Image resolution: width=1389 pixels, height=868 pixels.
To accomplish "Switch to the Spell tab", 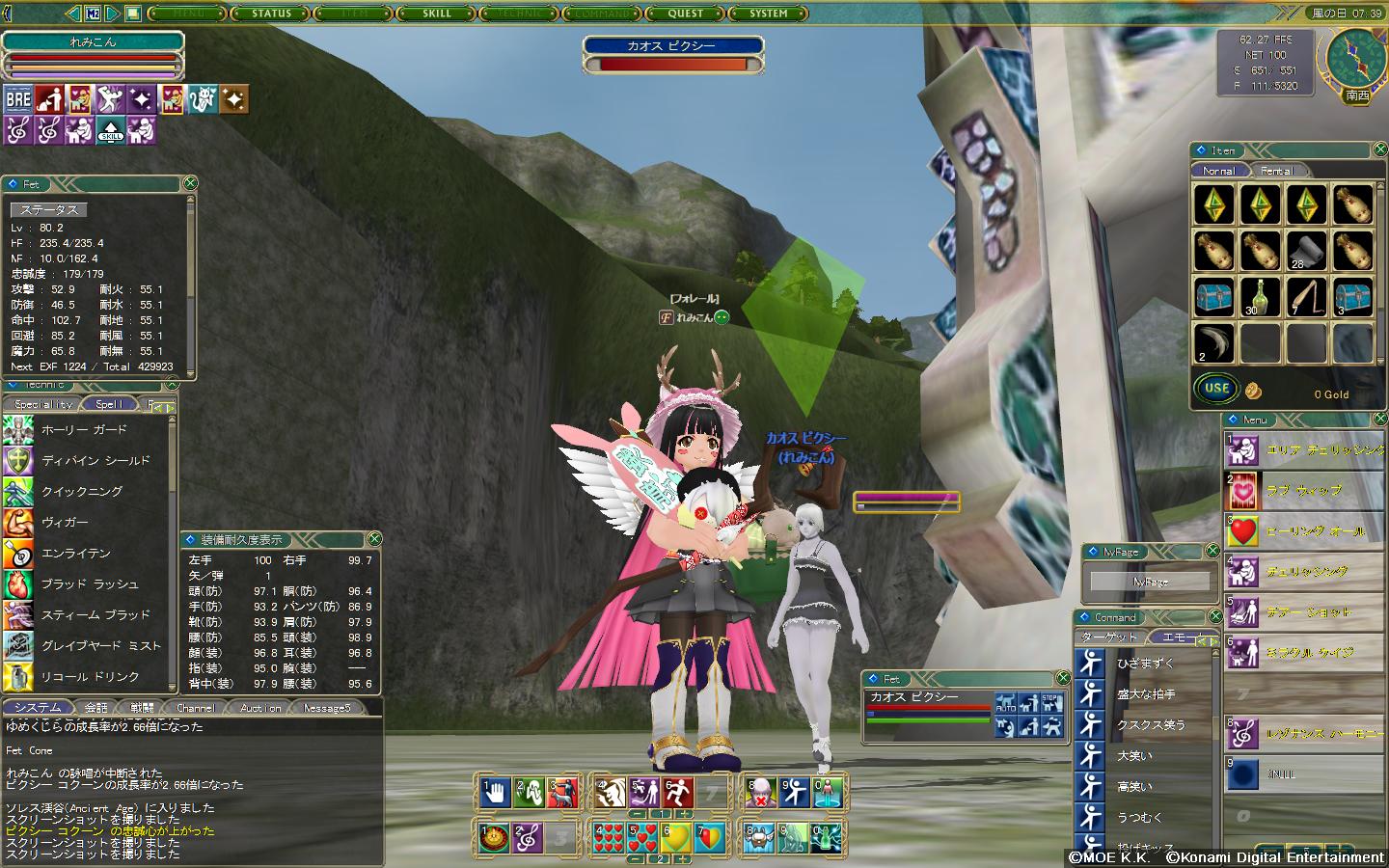I will [x=108, y=404].
